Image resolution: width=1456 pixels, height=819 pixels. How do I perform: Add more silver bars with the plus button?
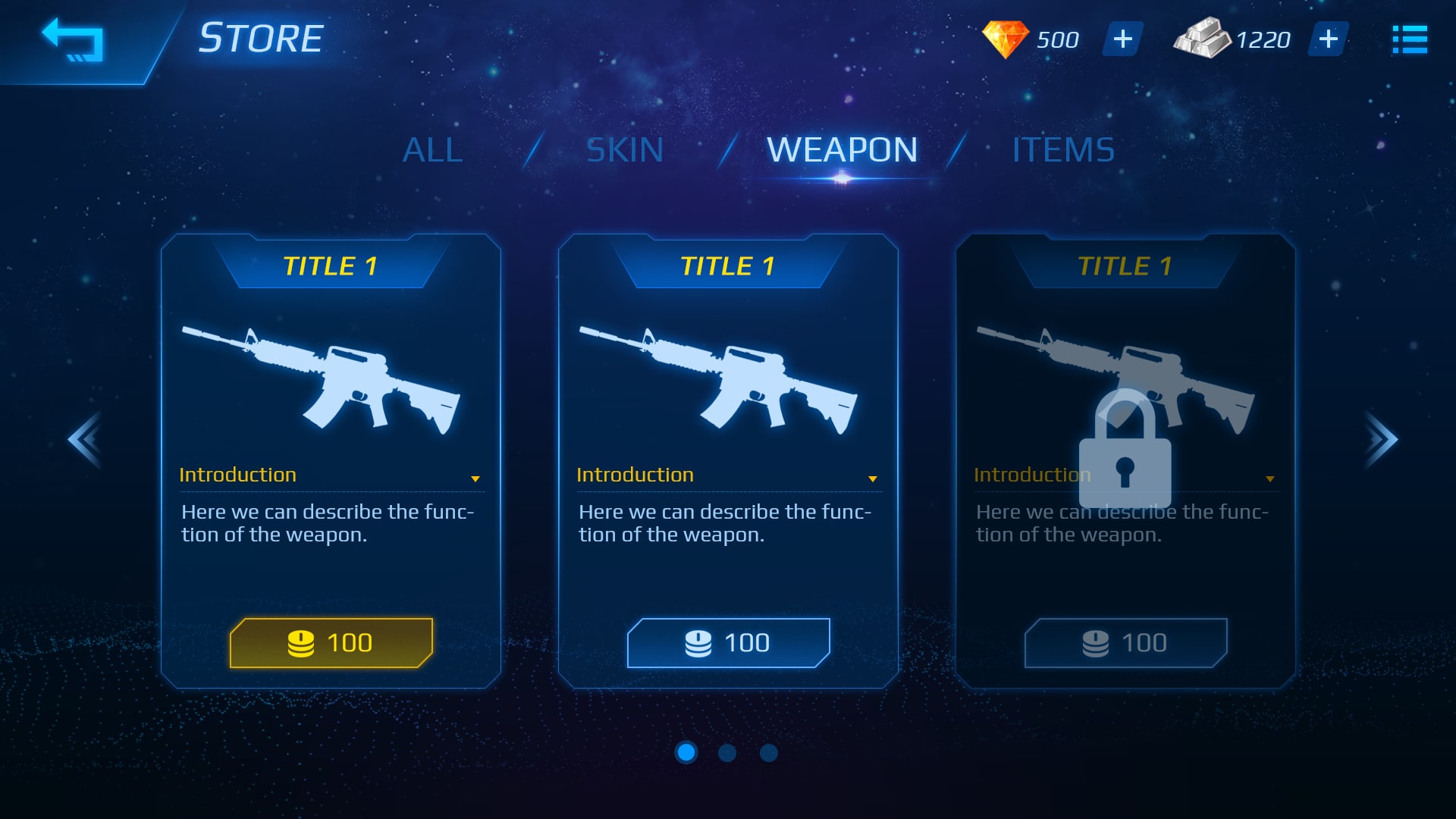tap(1328, 39)
